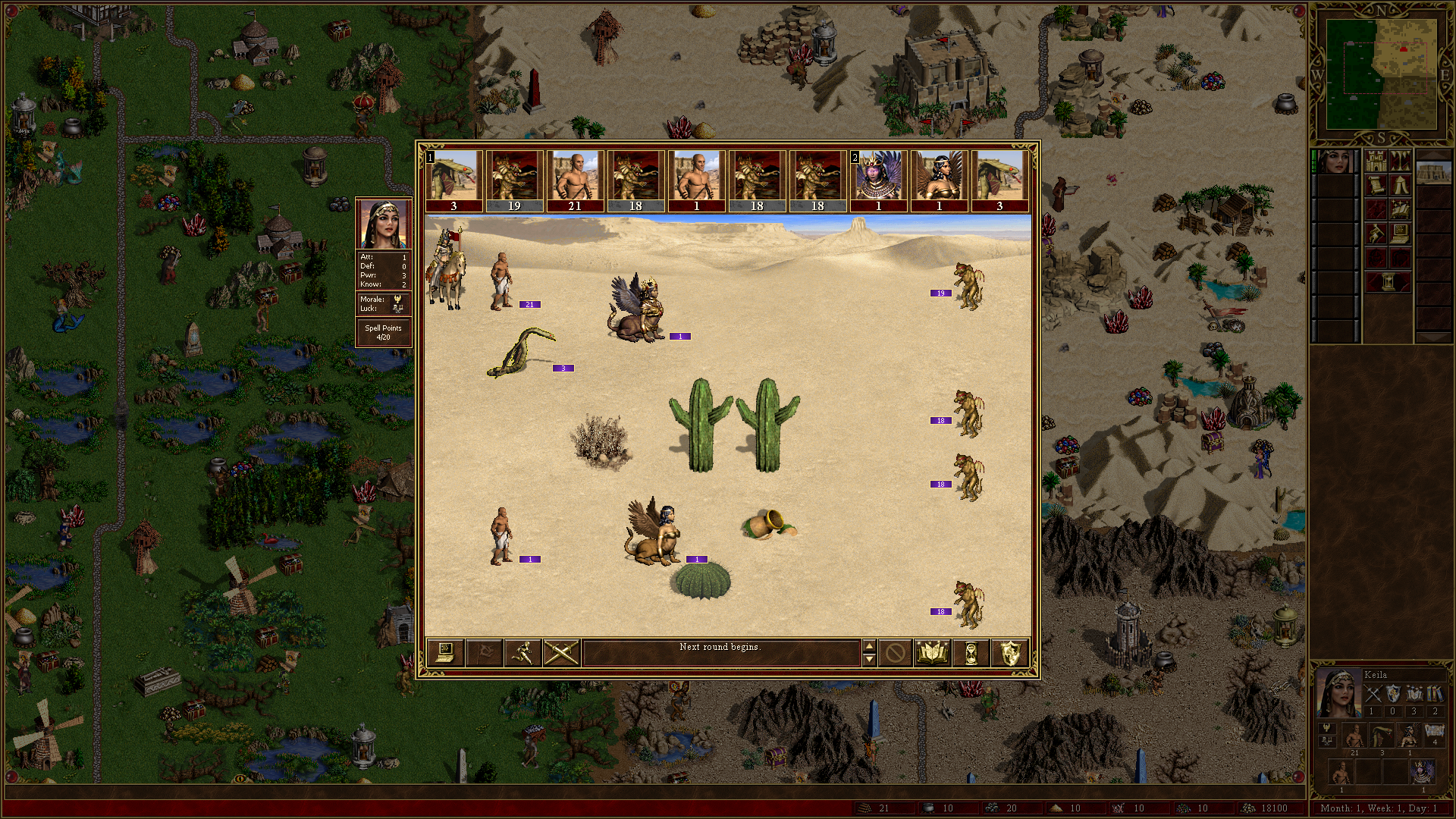Click the combat log up arrow
1456x819 pixels.
869,646
